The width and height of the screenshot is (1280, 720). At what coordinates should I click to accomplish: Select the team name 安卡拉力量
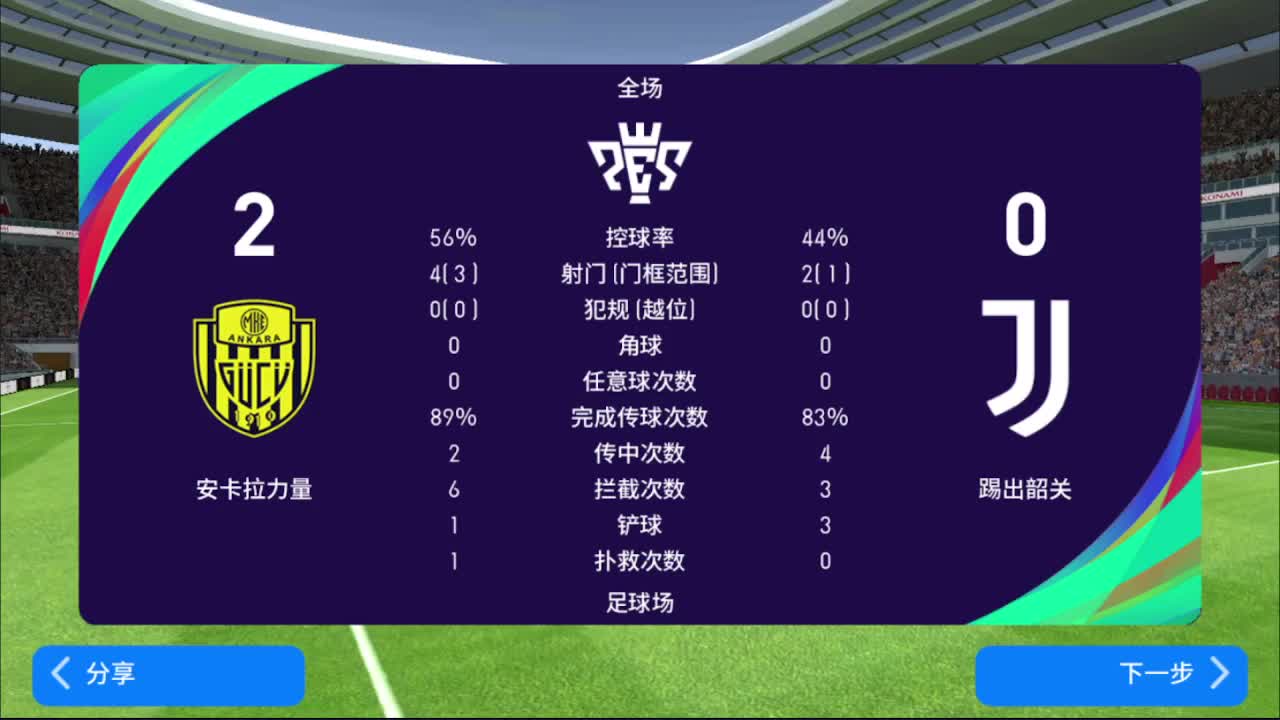pyautogui.click(x=253, y=490)
